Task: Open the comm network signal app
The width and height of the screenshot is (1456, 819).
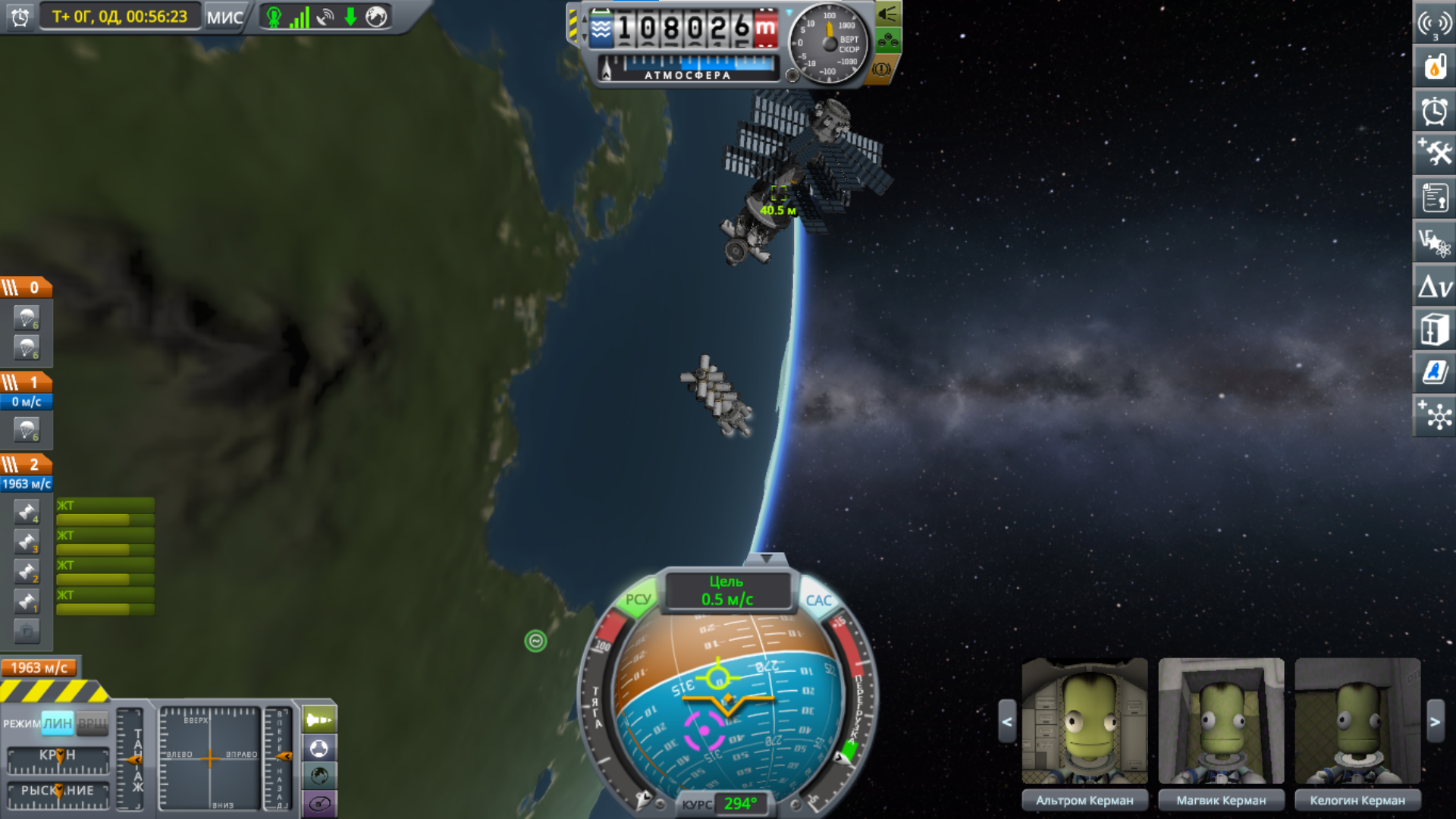Action: click(1435, 24)
